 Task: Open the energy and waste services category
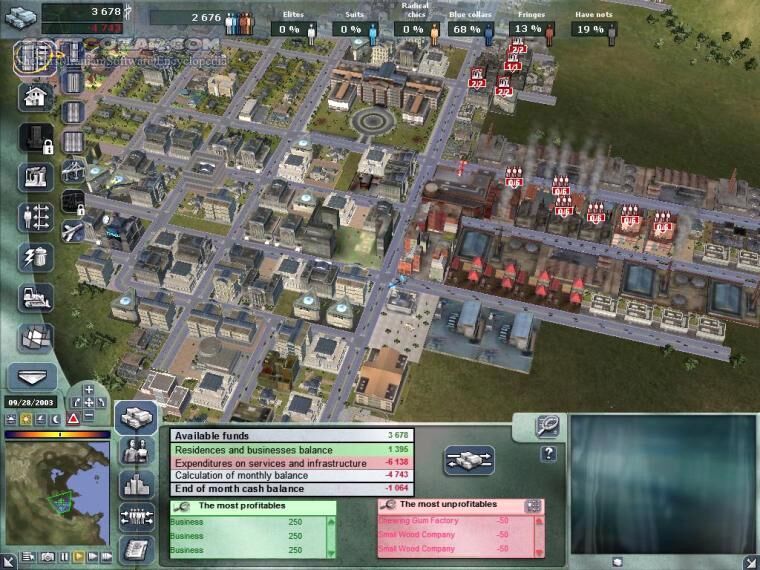coord(35,257)
